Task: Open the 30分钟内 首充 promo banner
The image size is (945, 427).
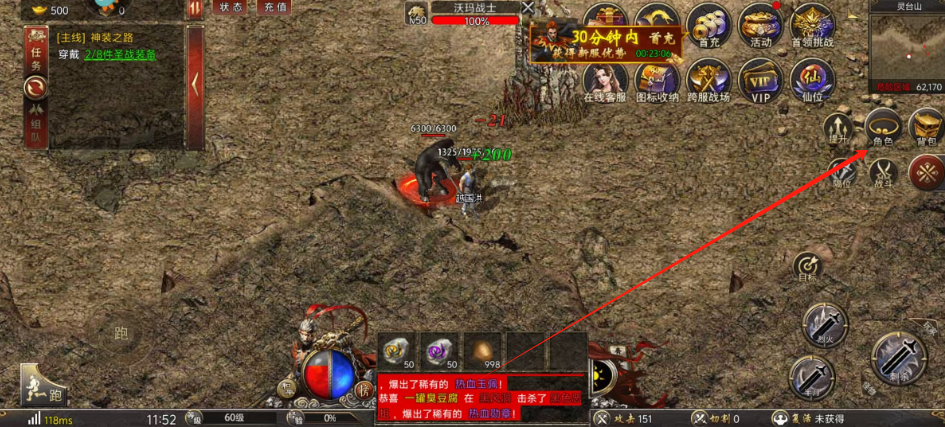Action: (x=608, y=42)
